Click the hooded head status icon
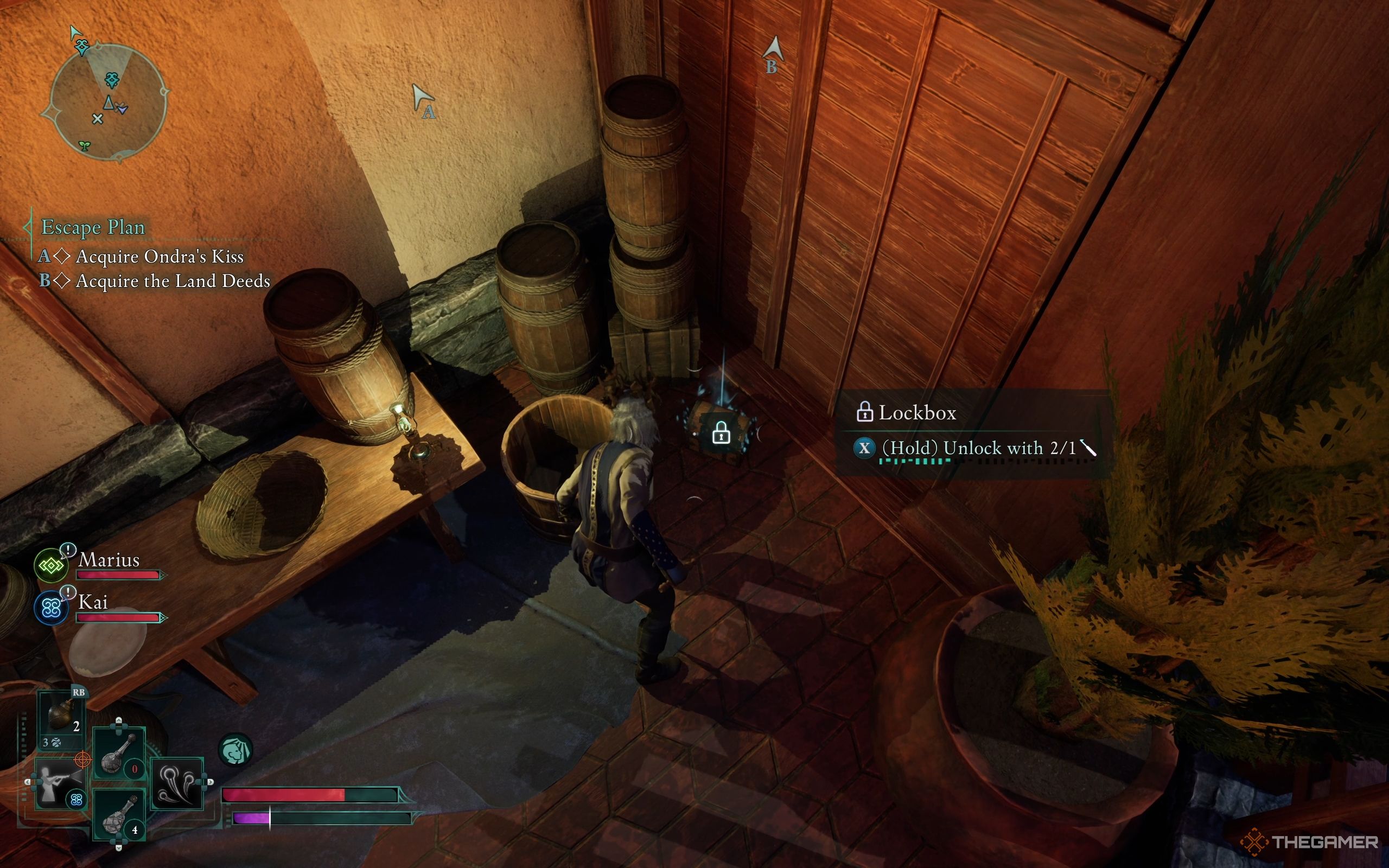 [235, 750]
